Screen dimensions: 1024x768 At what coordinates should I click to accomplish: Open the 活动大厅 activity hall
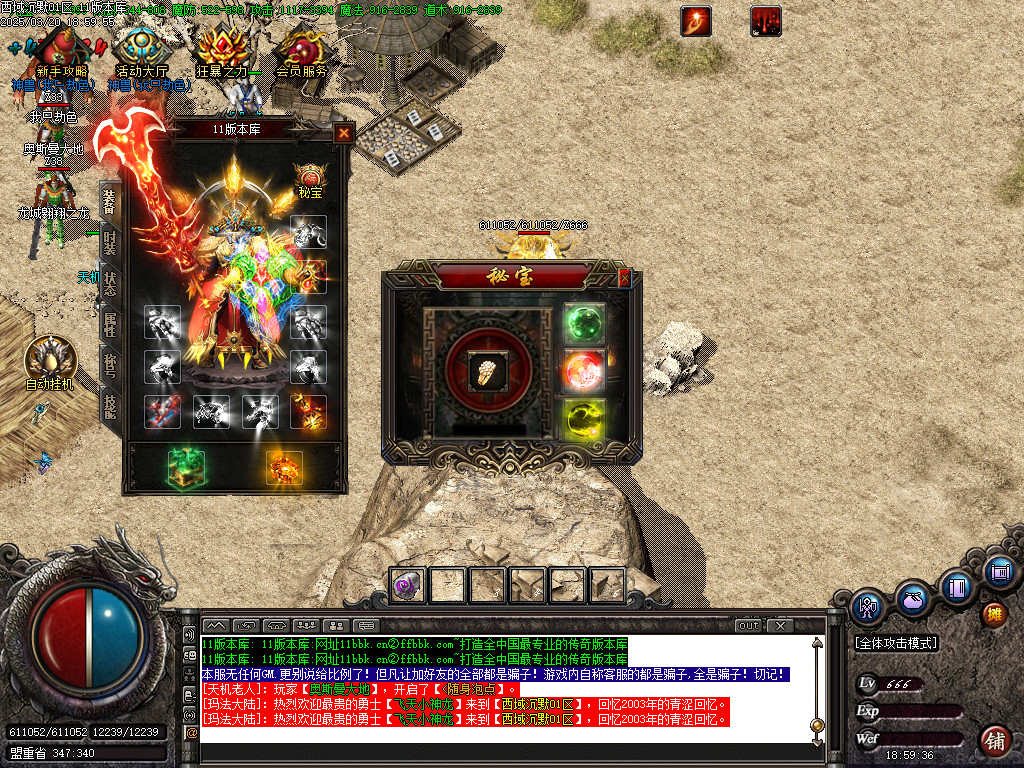[x=141, y=52]
